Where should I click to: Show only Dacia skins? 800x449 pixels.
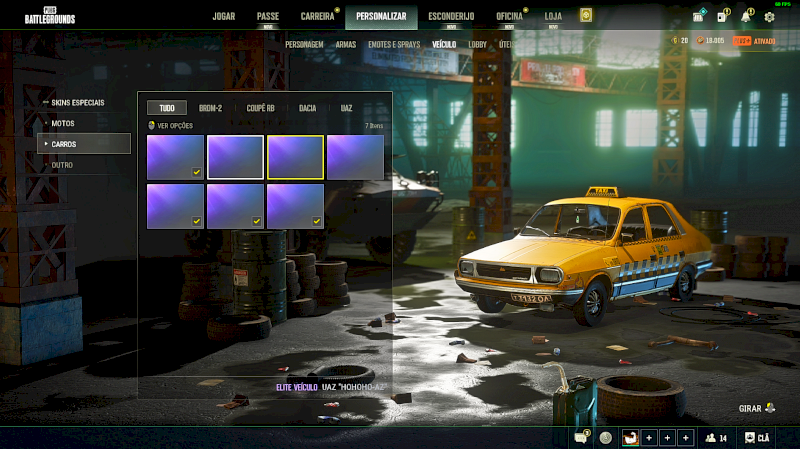tap(308, 108)
